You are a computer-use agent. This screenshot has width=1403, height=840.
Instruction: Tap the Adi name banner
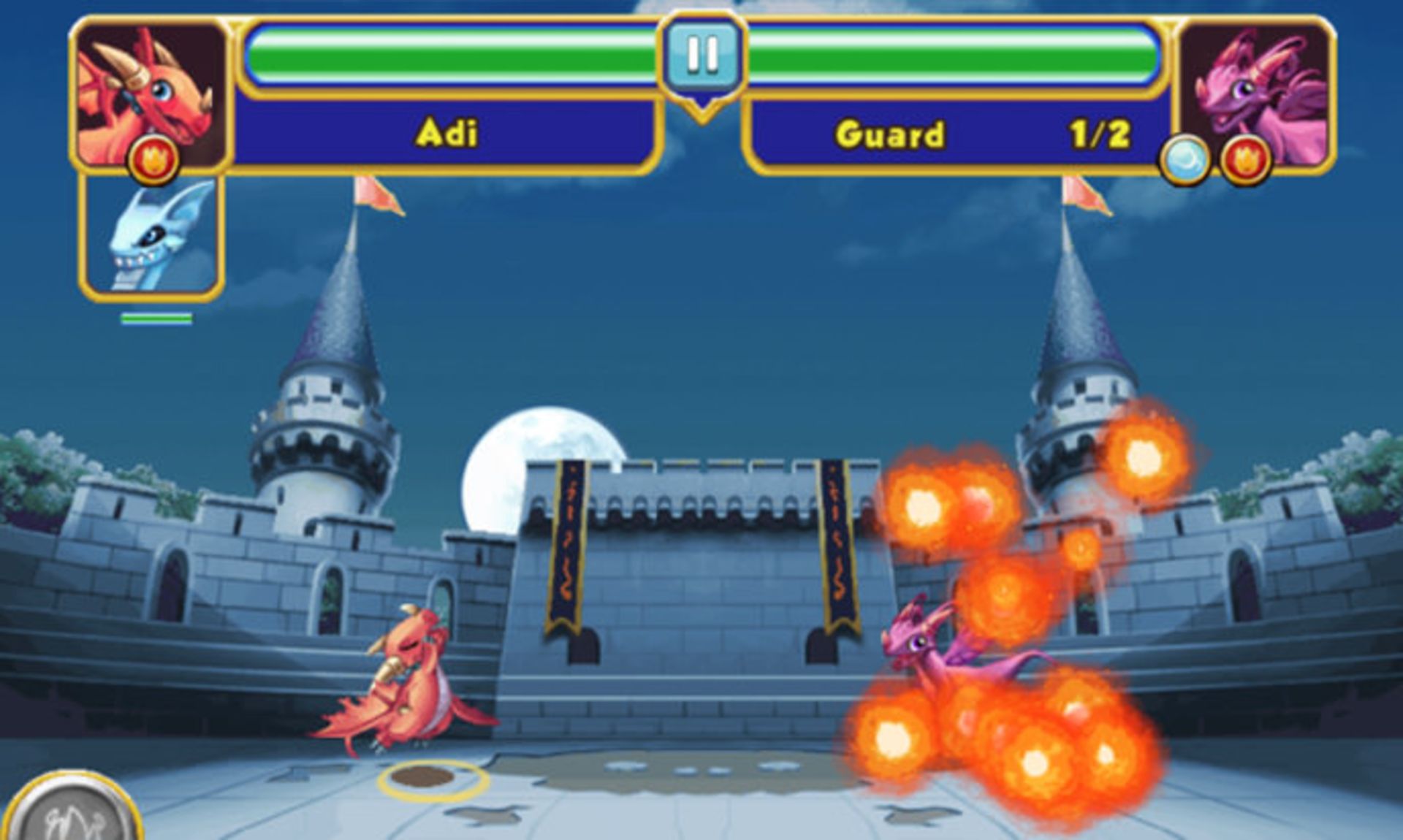(x=447, y=131)
